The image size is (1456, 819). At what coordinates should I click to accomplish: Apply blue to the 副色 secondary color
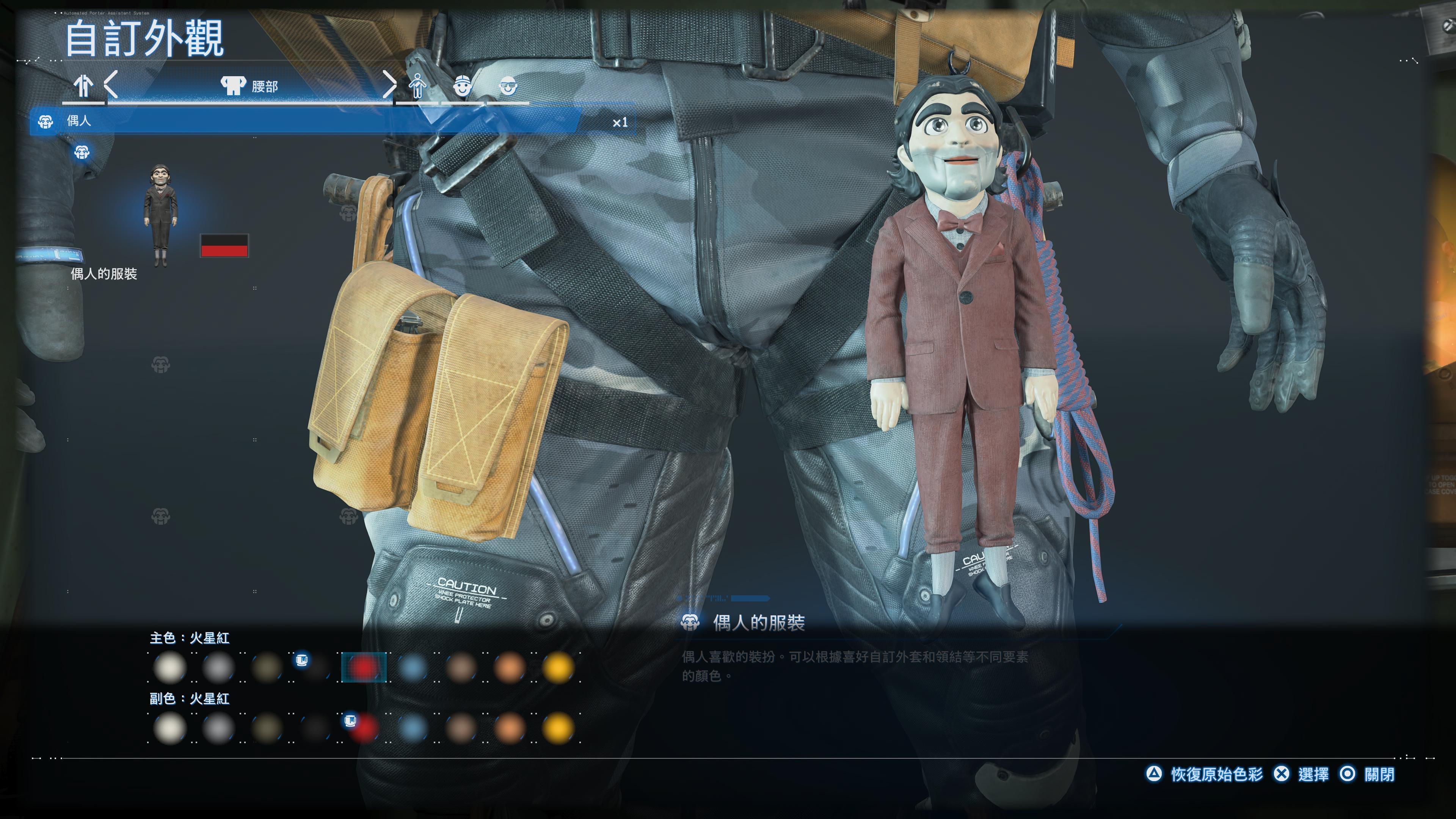coord(413,728)
